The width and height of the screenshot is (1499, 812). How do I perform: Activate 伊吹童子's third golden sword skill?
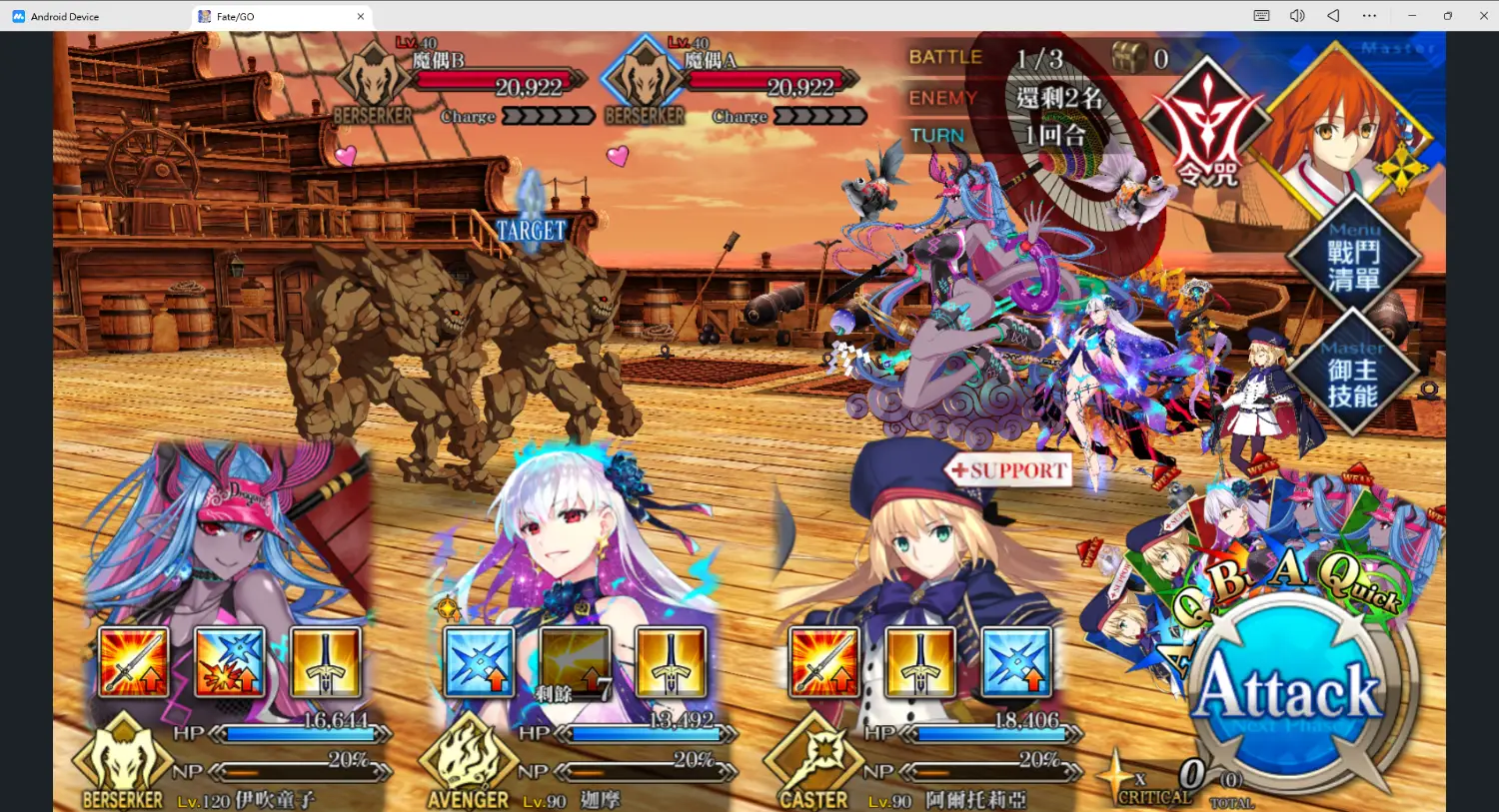[x=326, y=662]
